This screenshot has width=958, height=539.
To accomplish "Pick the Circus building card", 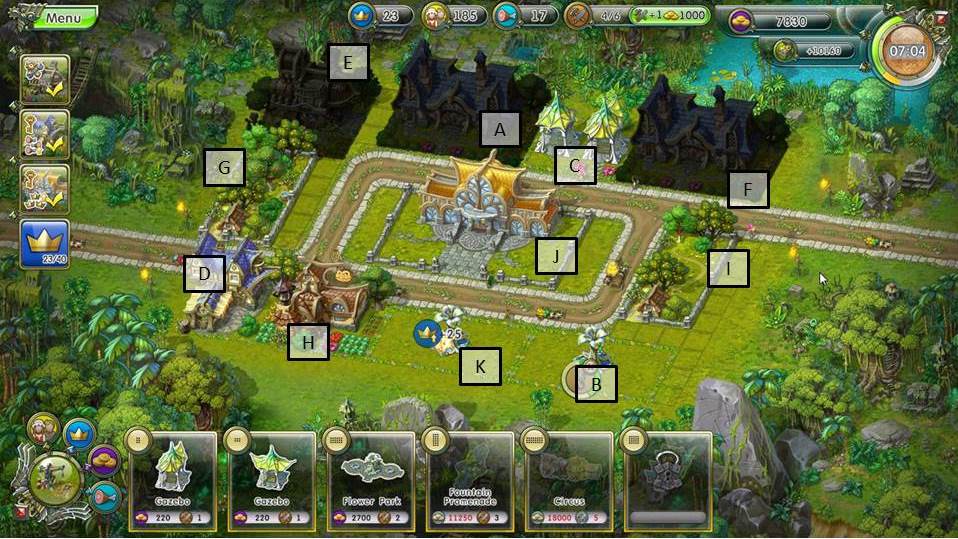I will coord(566,478).
